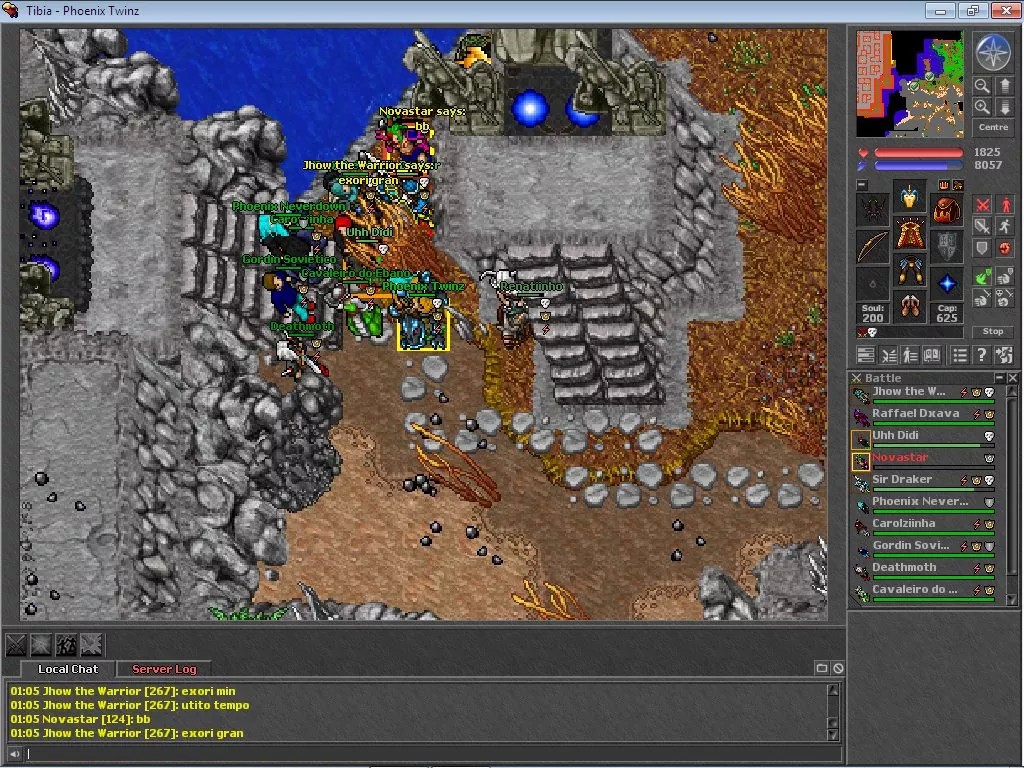
Task: Click the compass rose beside the minimap
Action: click(993, 52)
